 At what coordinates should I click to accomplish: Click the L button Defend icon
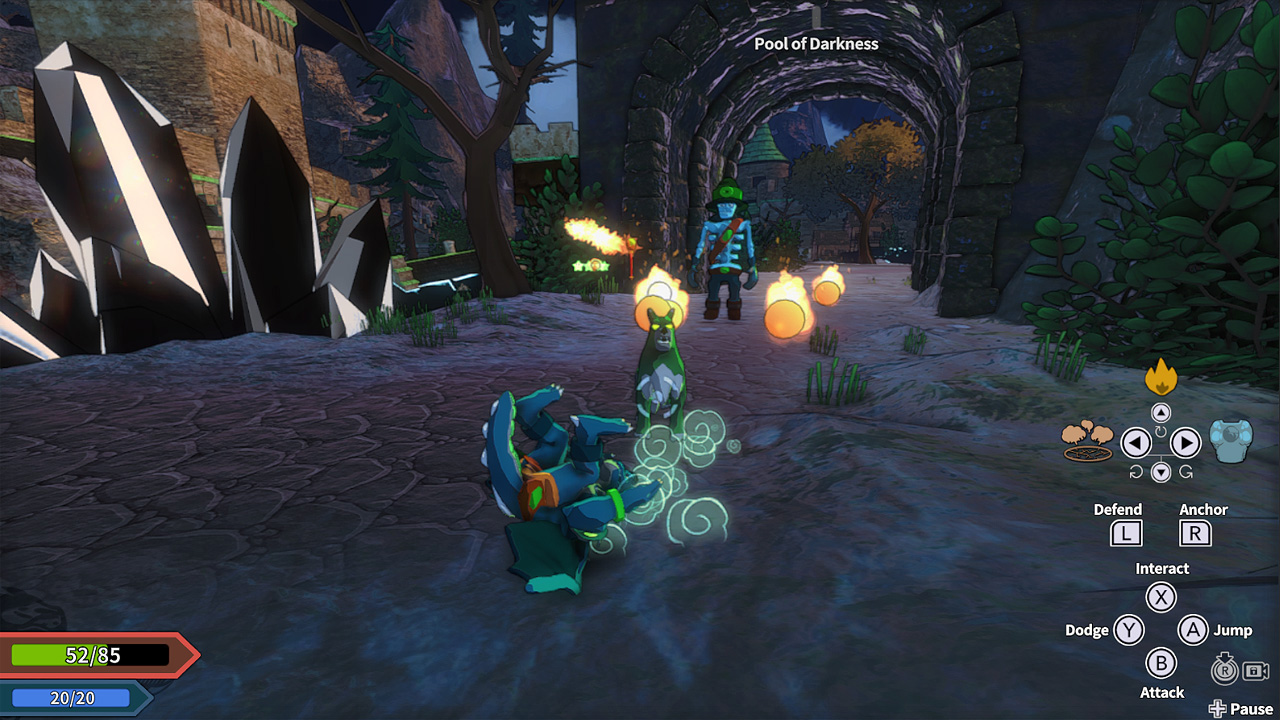click(x=1126, y=533)
